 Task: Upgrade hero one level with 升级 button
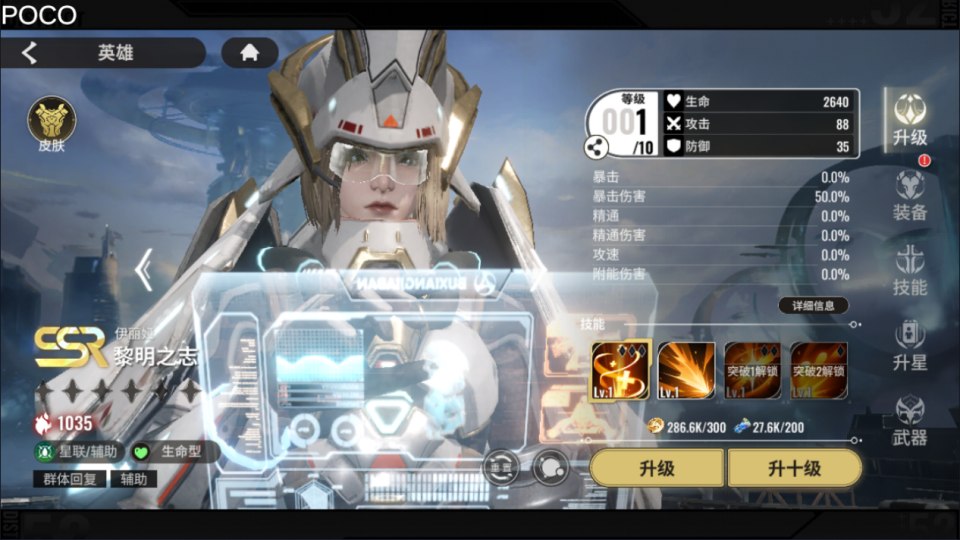click(657, 467)
